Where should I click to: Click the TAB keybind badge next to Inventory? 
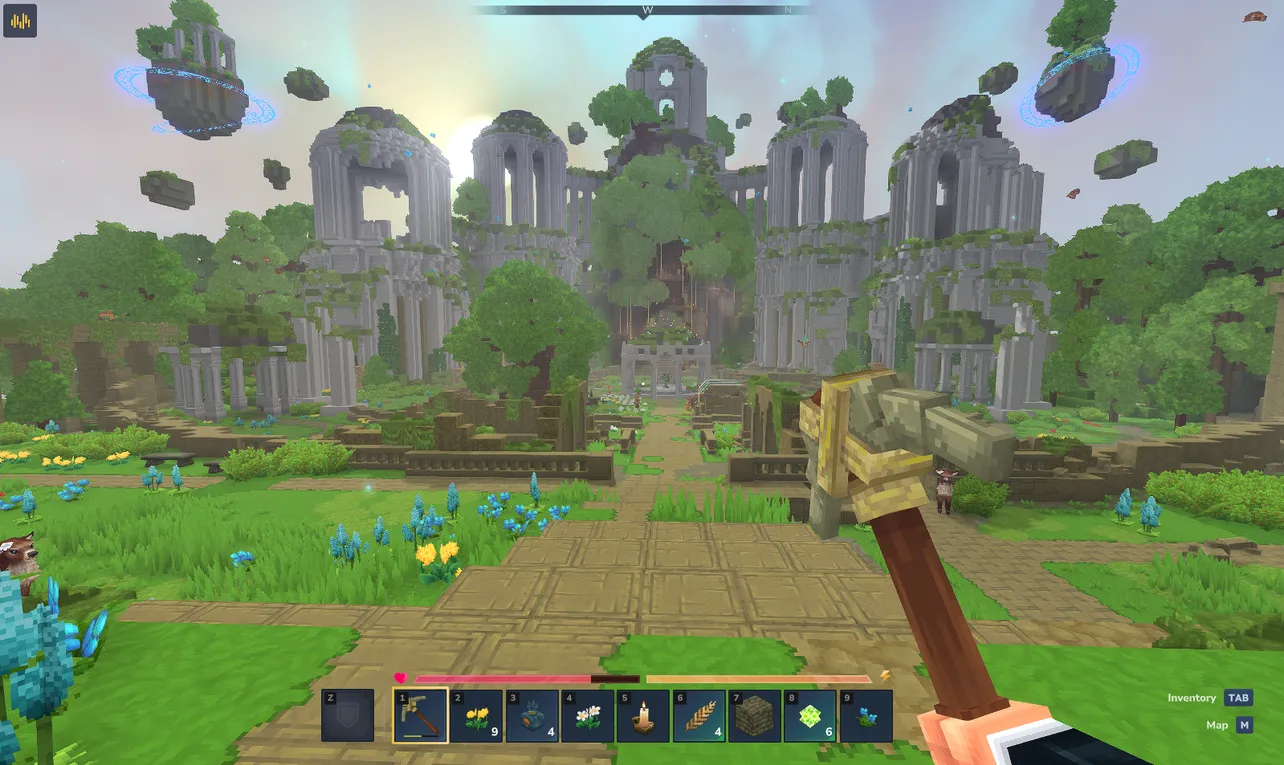click(1240, 698)
